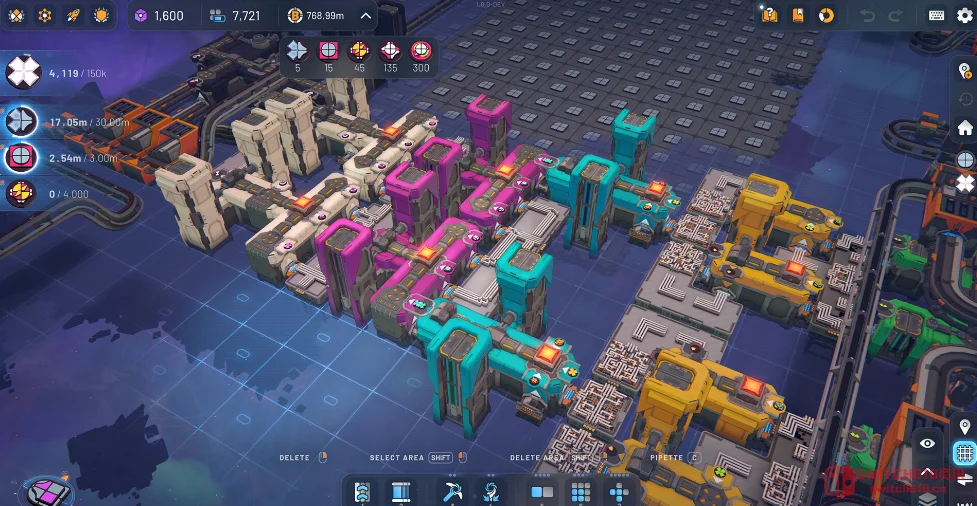Viewport: 977px width, 506px height.
Task: Undo the last action
Action: [x=868, y=15]
